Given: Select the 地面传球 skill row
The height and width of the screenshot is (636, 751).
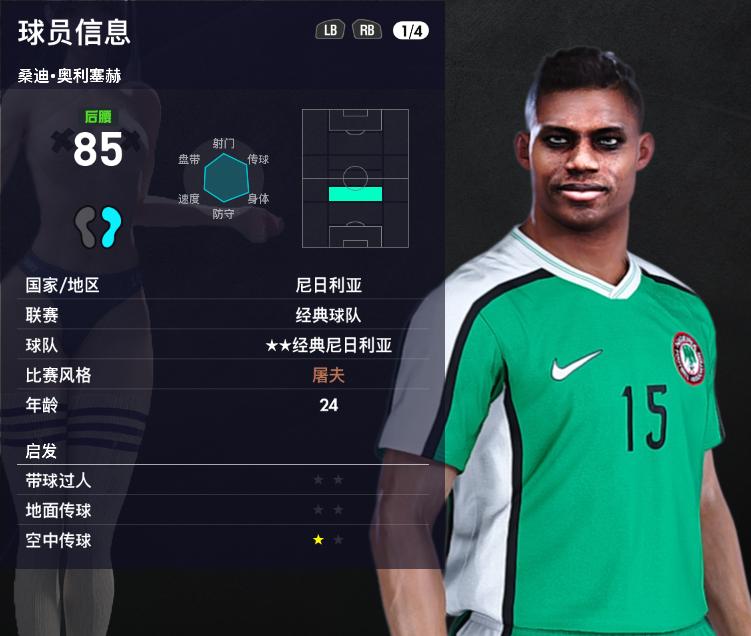Looking at the screenshot, I should pos(227,510).
